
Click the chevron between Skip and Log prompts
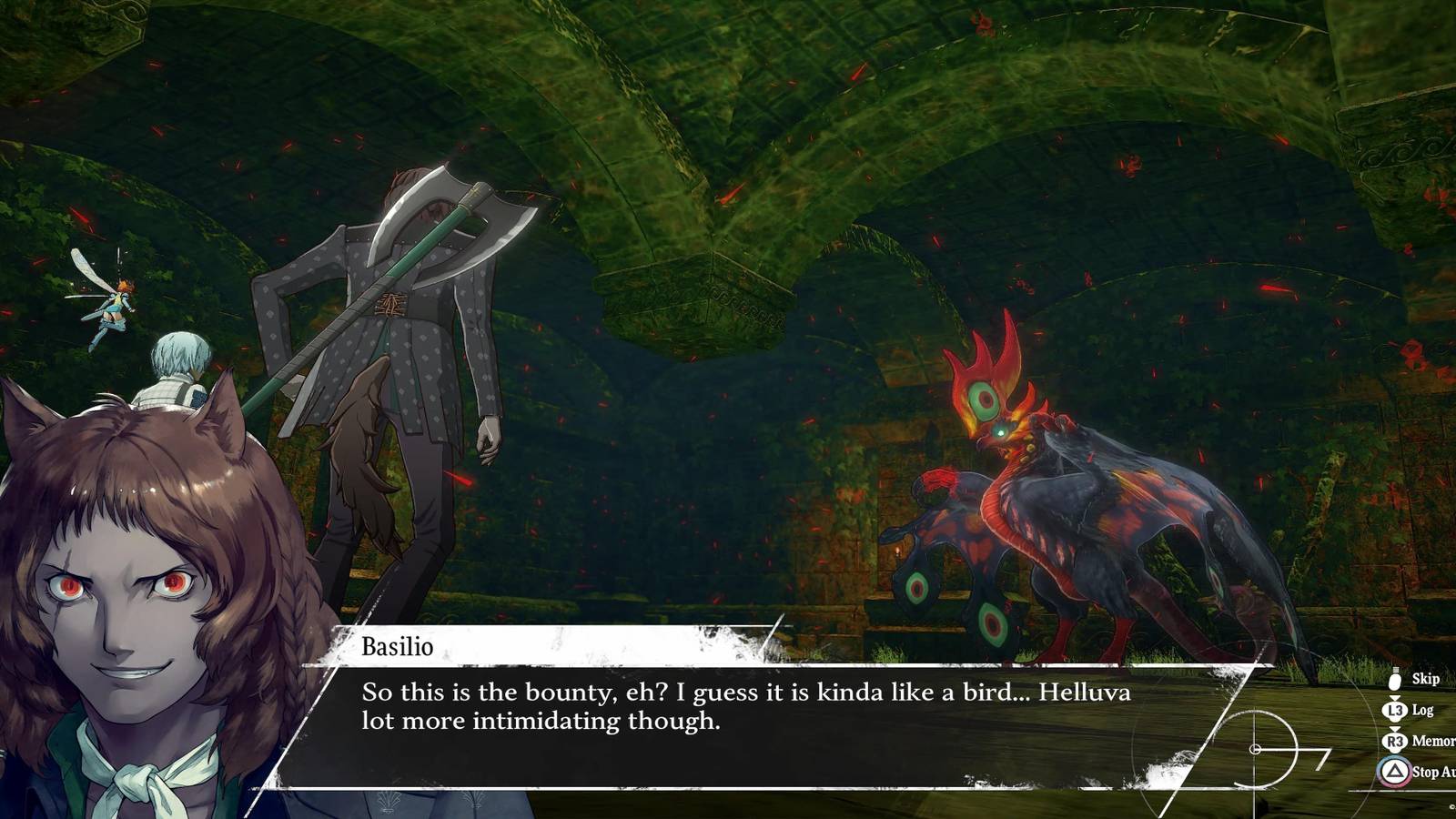click(1394, 697)
